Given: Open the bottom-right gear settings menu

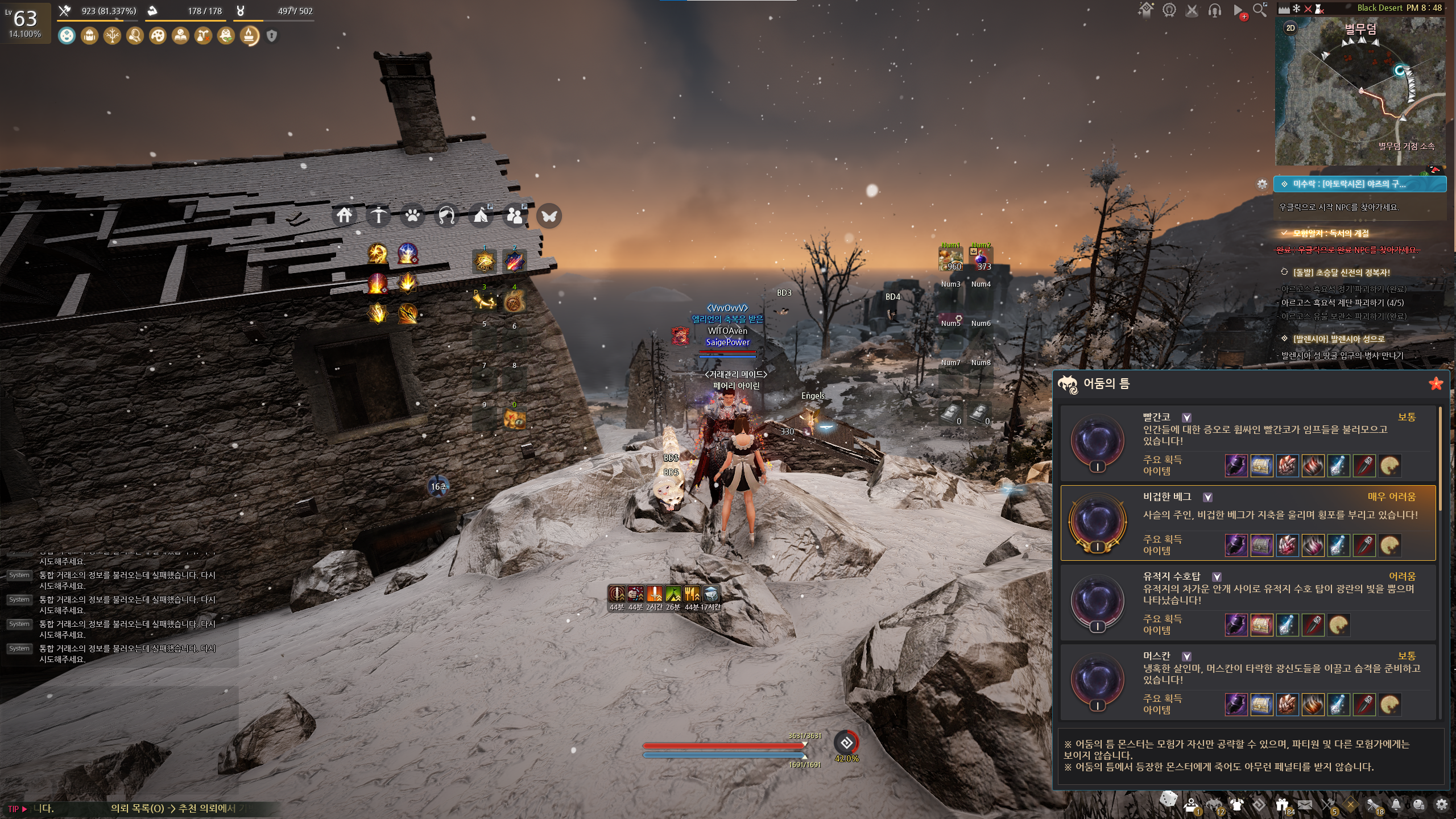Looking at the screenshot, I should [1441, 805].
